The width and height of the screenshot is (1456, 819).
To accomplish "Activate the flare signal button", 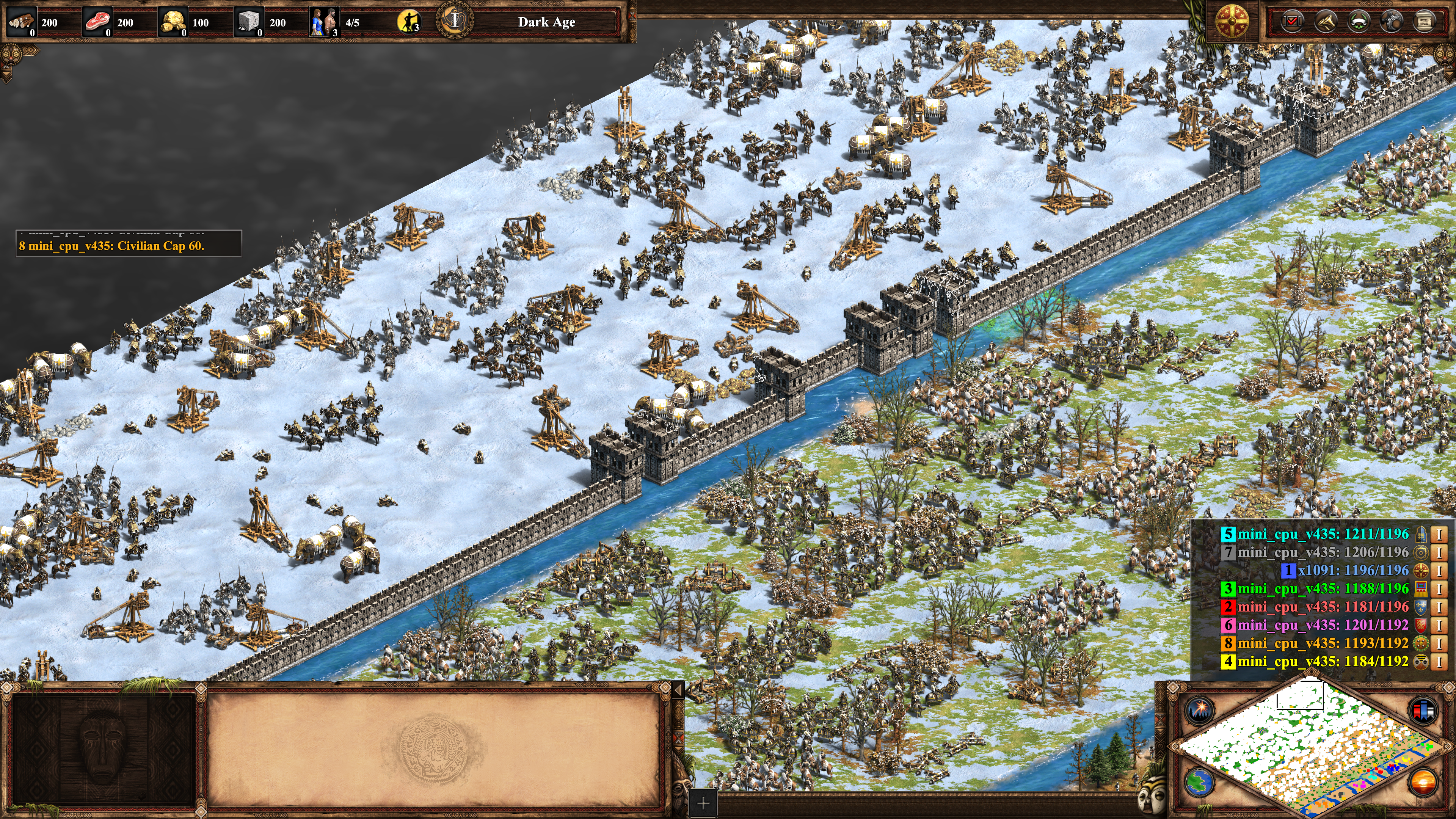I will [1199, 710].
